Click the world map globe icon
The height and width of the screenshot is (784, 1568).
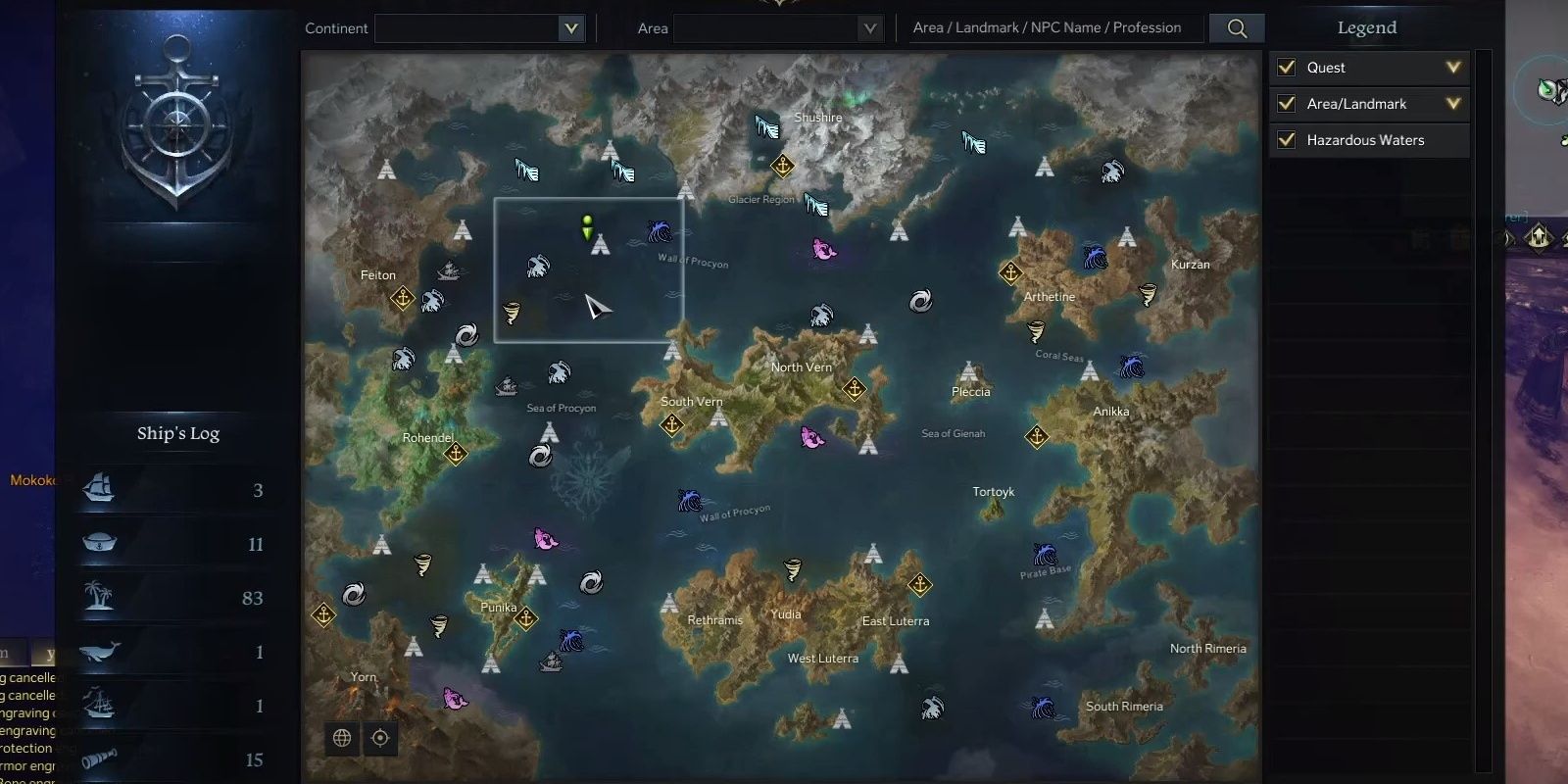341,738
